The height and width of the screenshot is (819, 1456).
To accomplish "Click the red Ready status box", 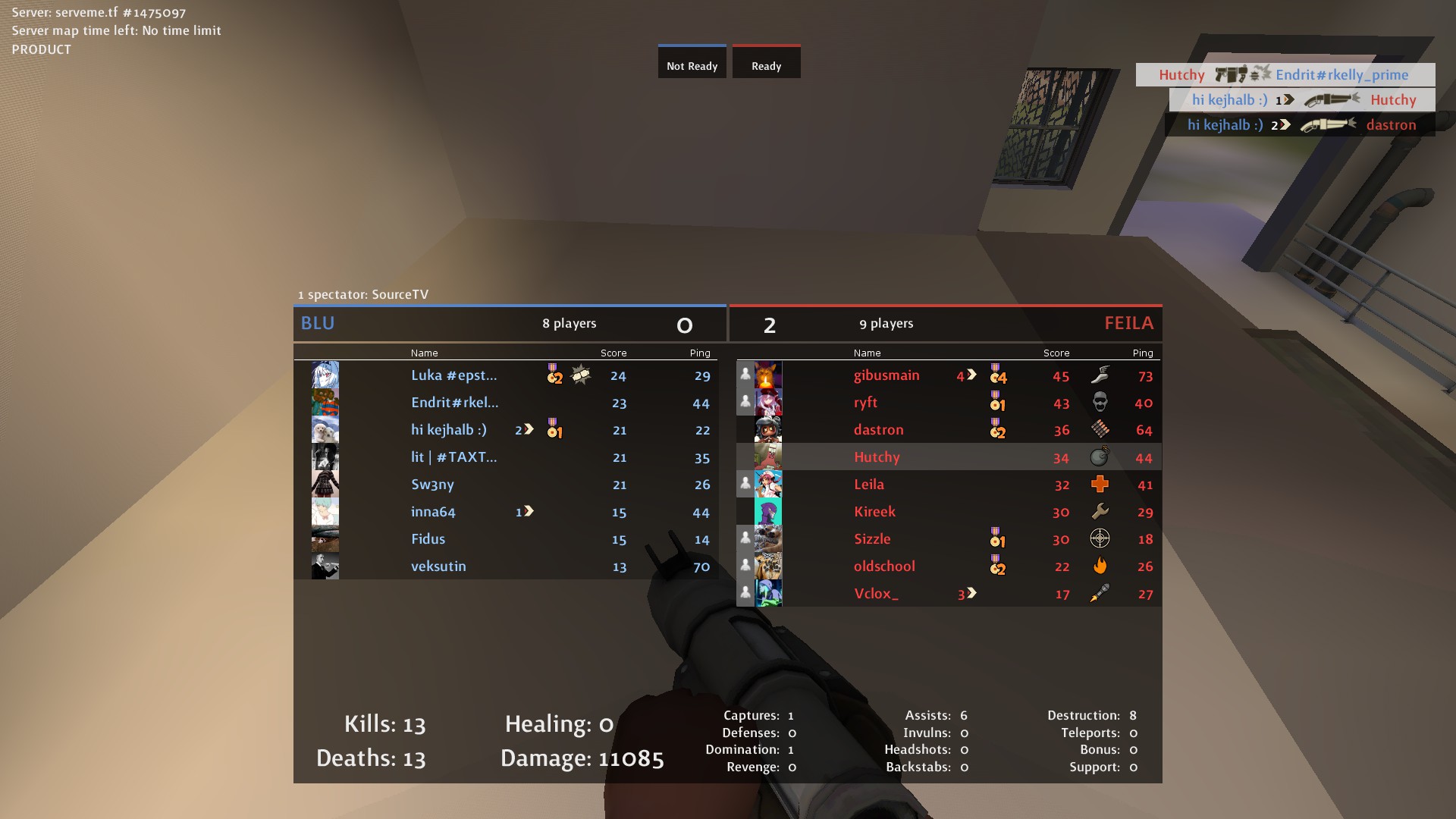I will (x=766, y=62).
